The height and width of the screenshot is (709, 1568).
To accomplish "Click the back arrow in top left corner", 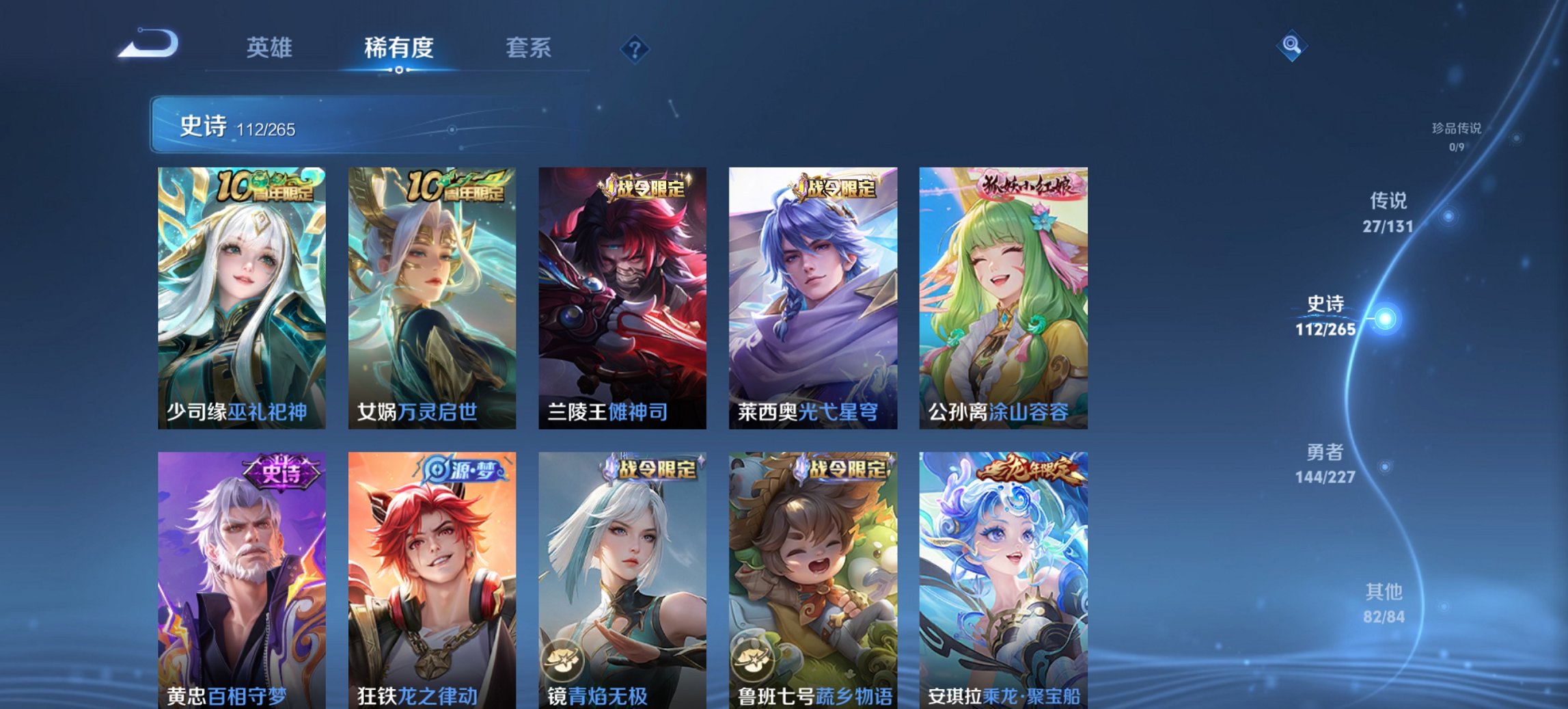I will pyautogui.click(x=147, y=46).
